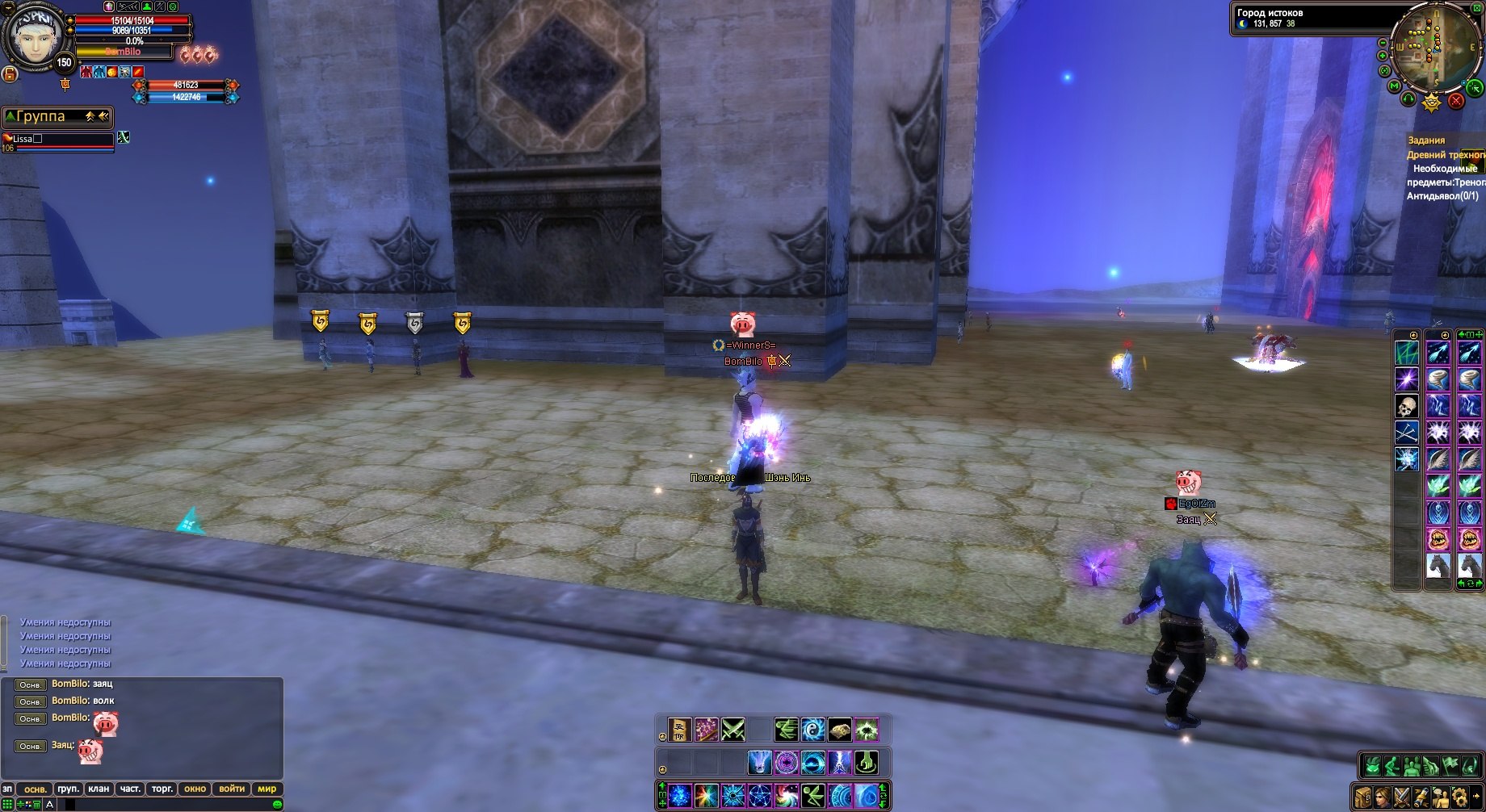This screenshot has height=812, width=1486.
Task: Use the yellow scroll item in hotbar
Action: tap(679, 730)
